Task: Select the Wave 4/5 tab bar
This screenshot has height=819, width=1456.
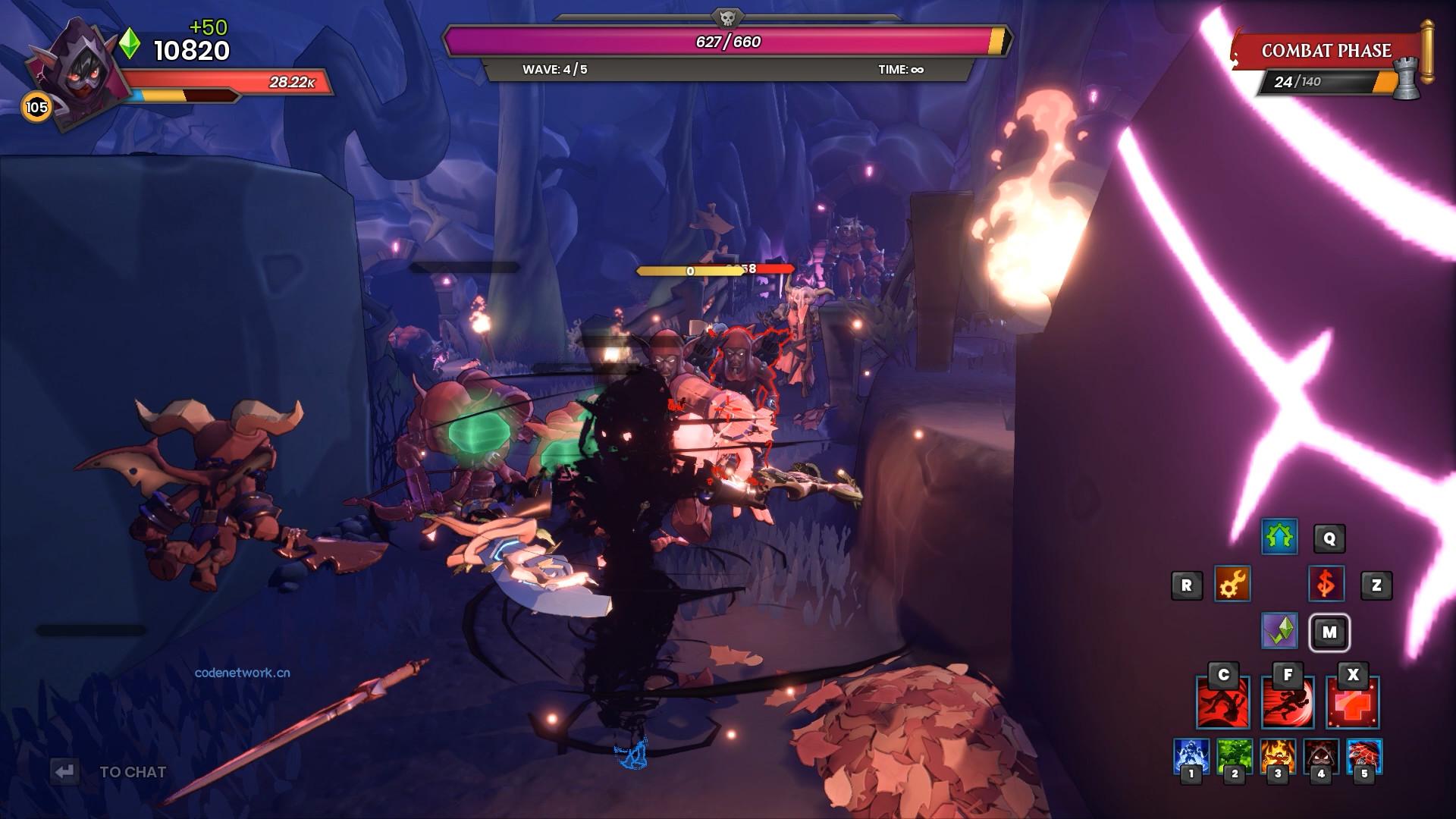Action: coord(556,69)
